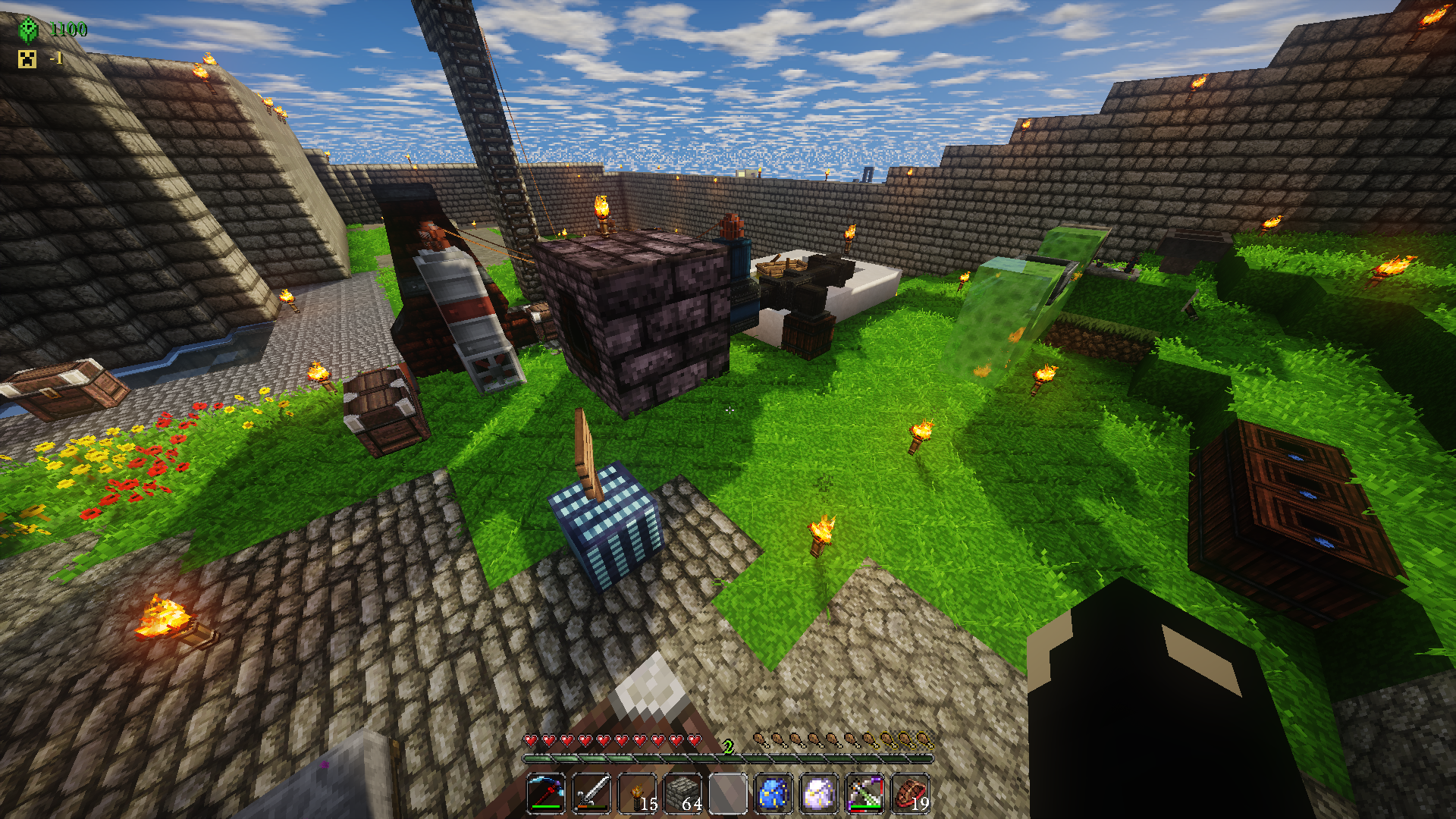Select the sword hotbar slot
The image size is (1456, 819).
click(x=591, y=794)
